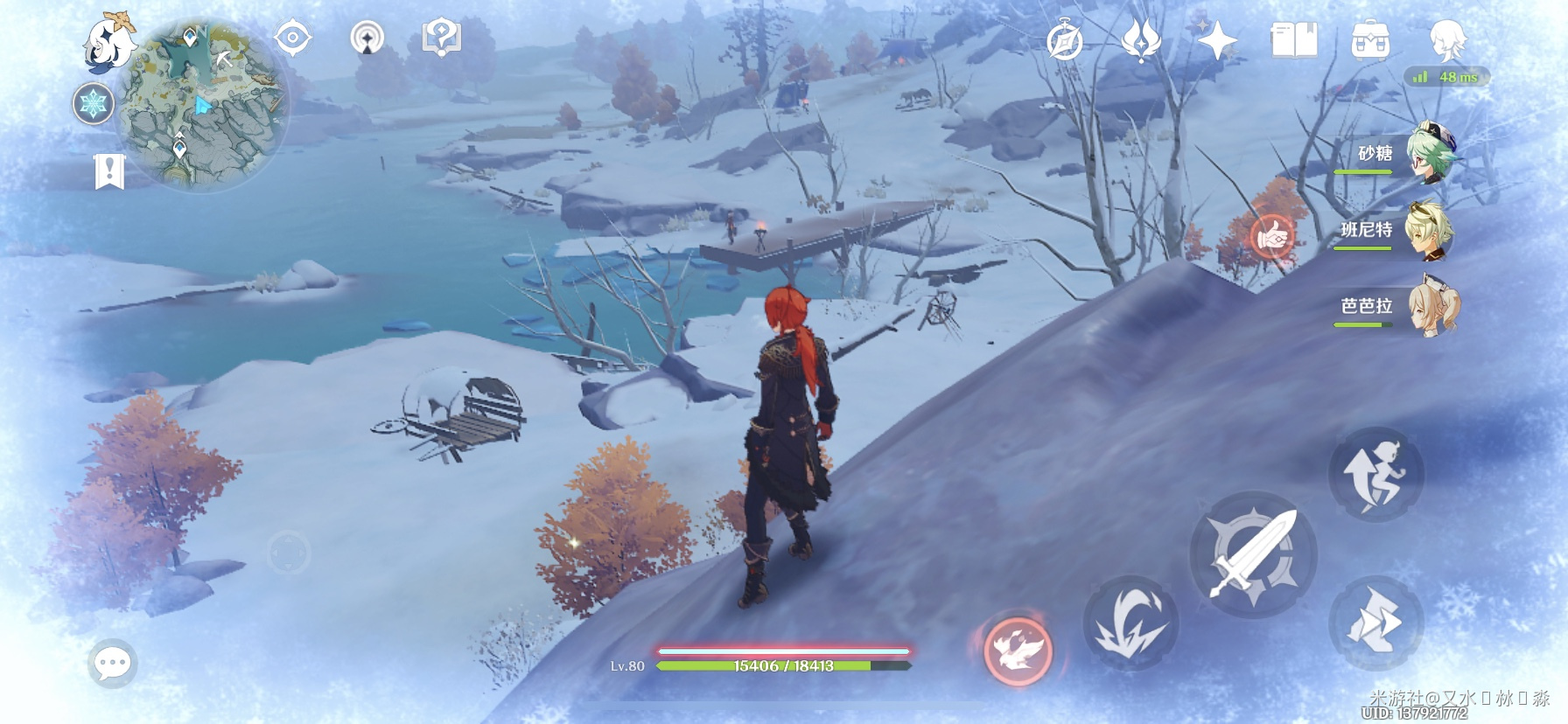The width and height of the screenshot is (1568, 724).
Task: Open the chat speech bubble
Action: 113,664
